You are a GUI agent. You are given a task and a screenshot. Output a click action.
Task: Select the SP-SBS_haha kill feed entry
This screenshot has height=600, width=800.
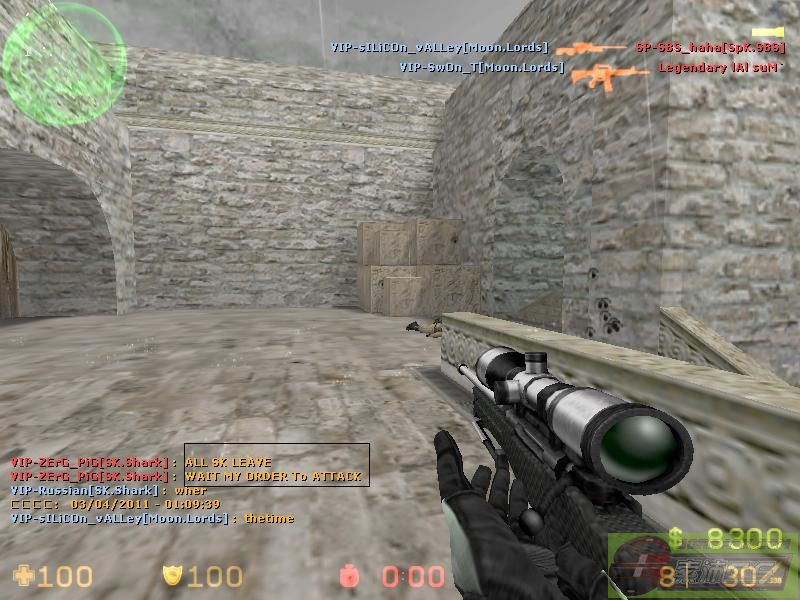(x=709, y=47)
